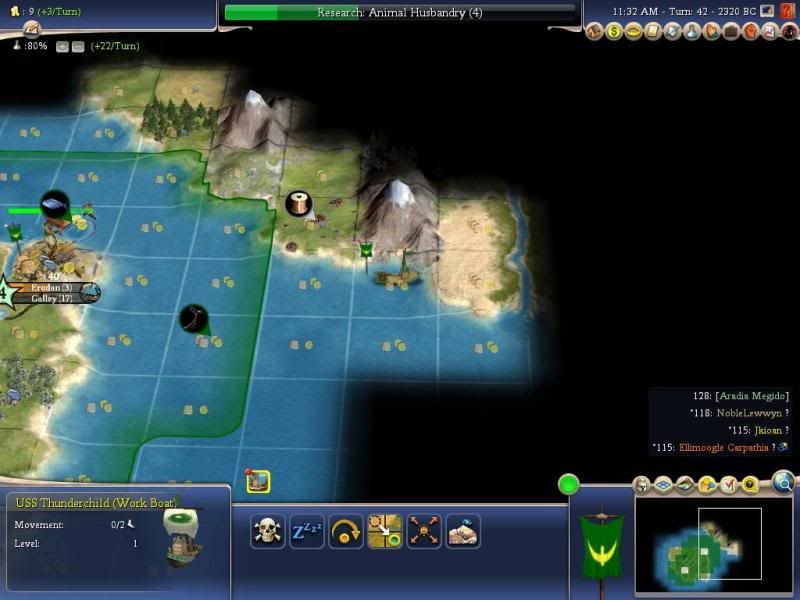Increase the research rate with plus
This screenshot has height=600, width=800.
62,47
